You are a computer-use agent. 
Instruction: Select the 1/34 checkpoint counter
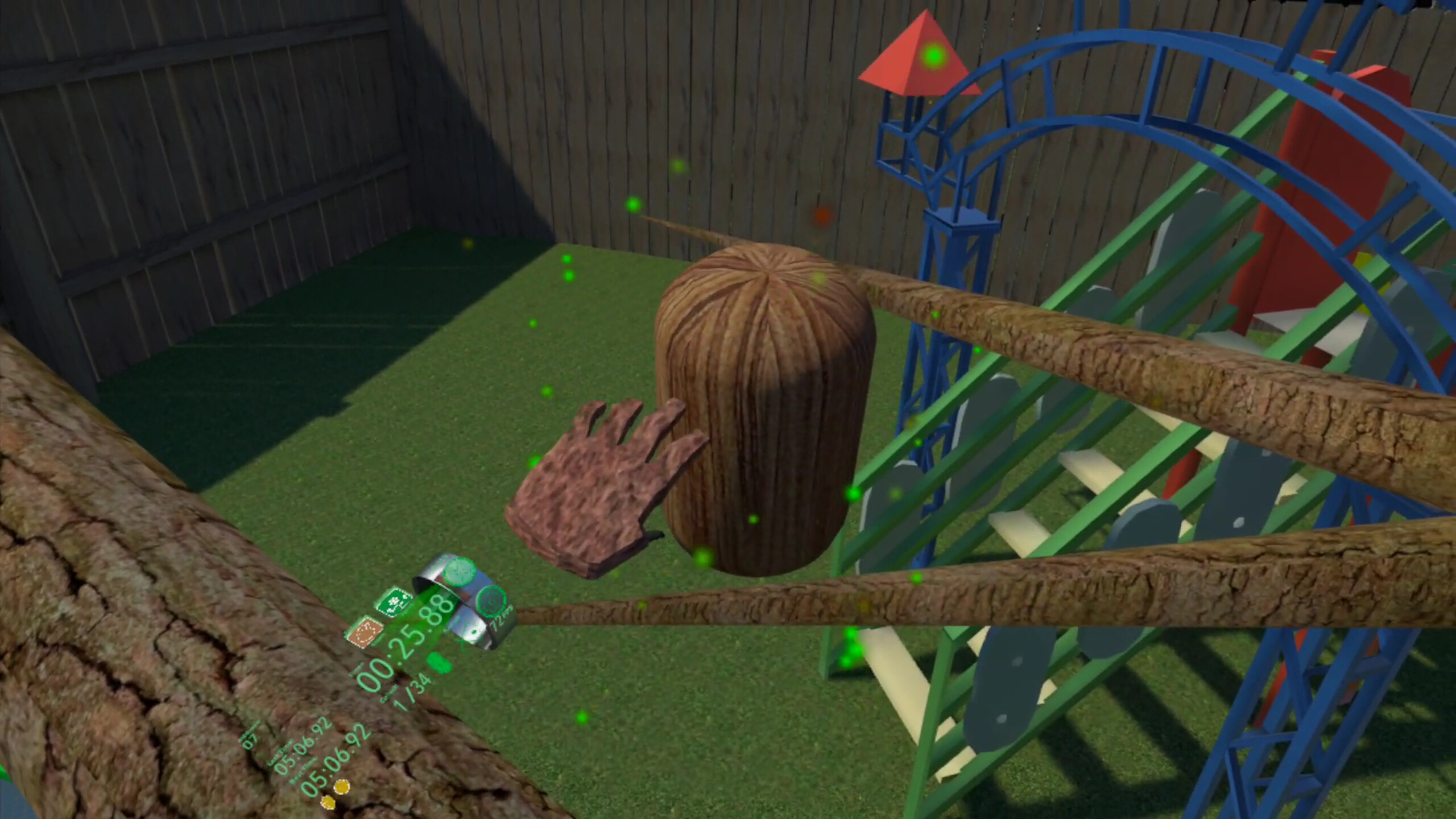[412, 689]
